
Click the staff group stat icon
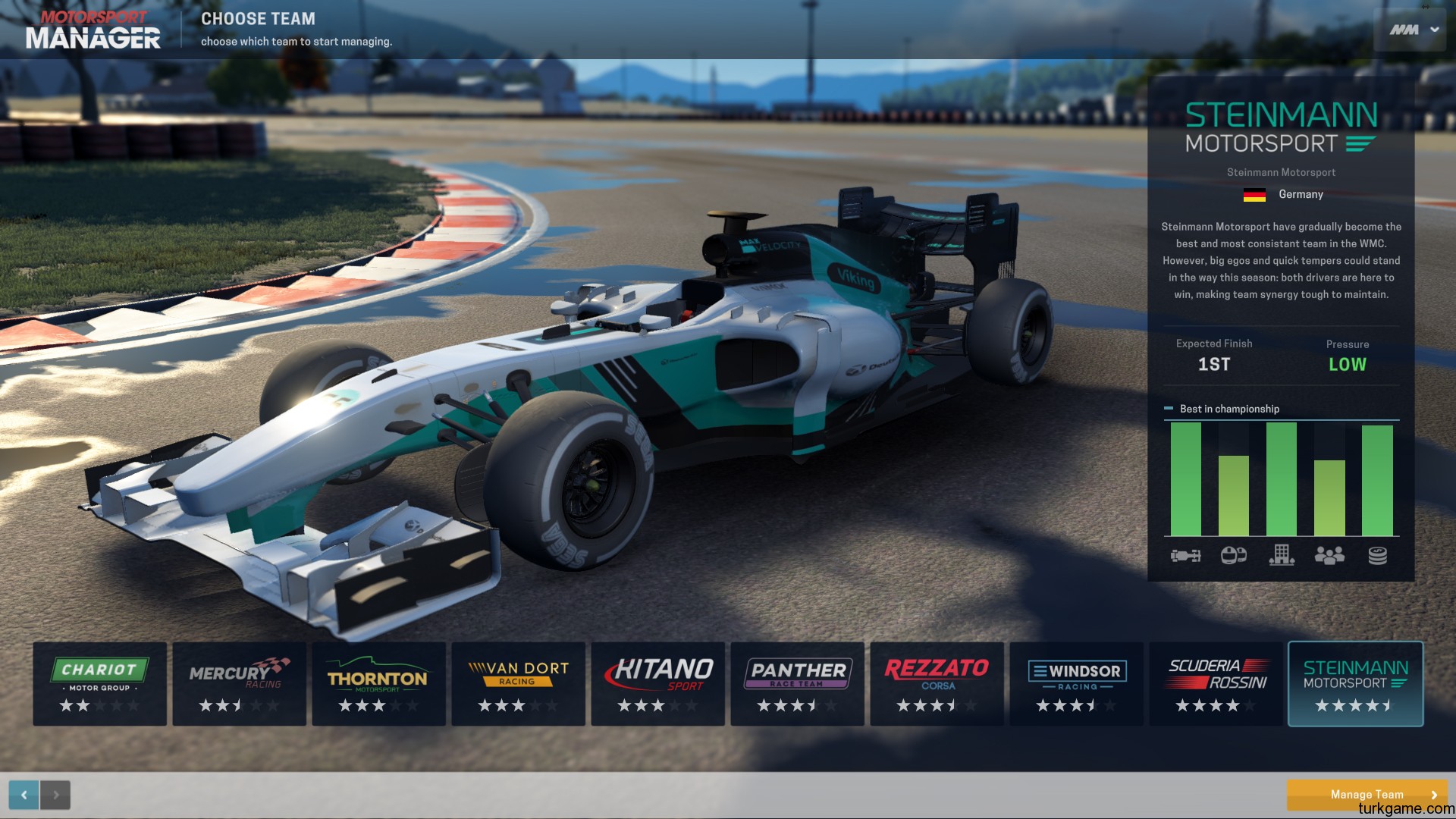1329,556
